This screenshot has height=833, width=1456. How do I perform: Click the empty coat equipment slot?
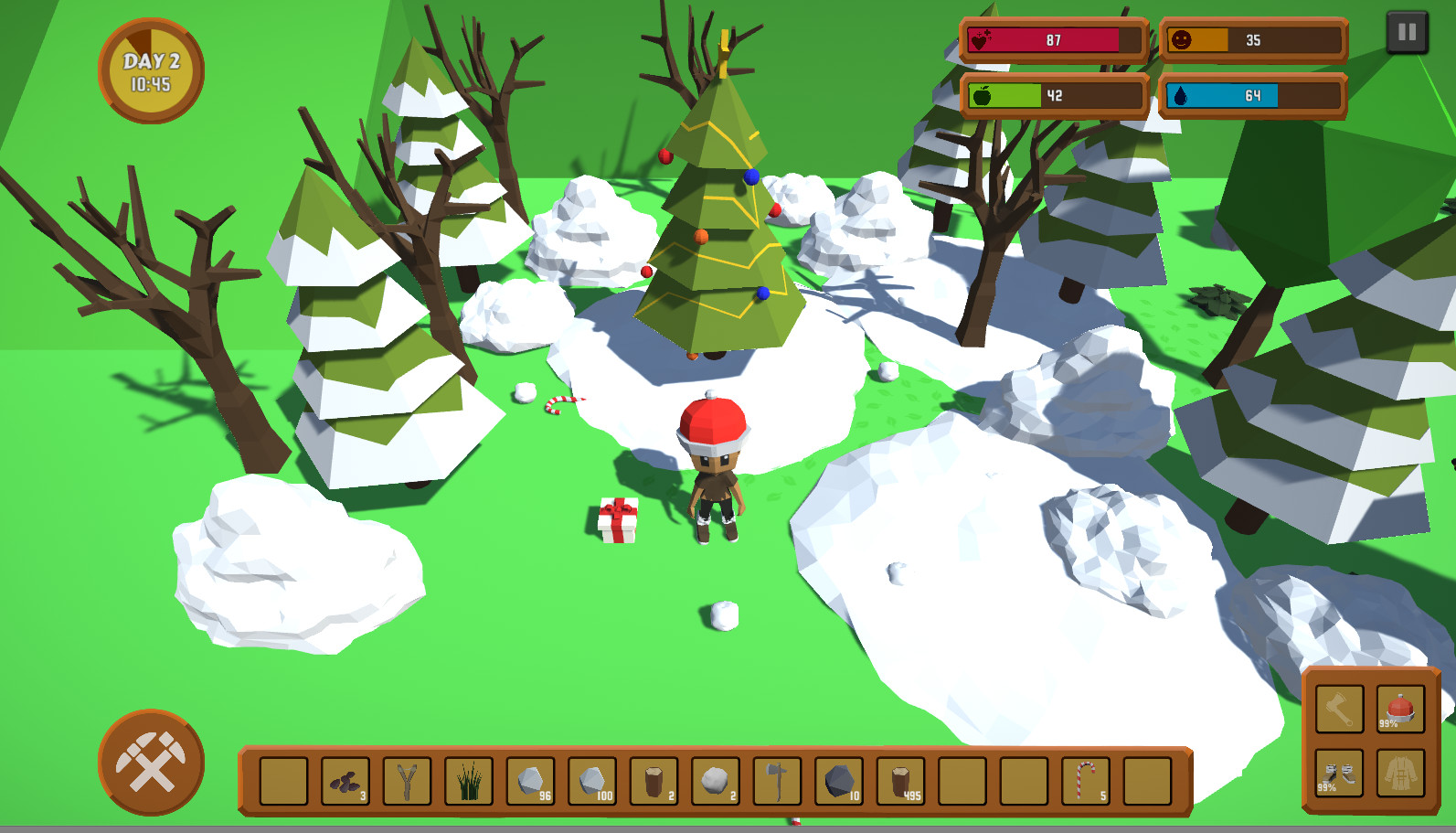[1401, 773]
